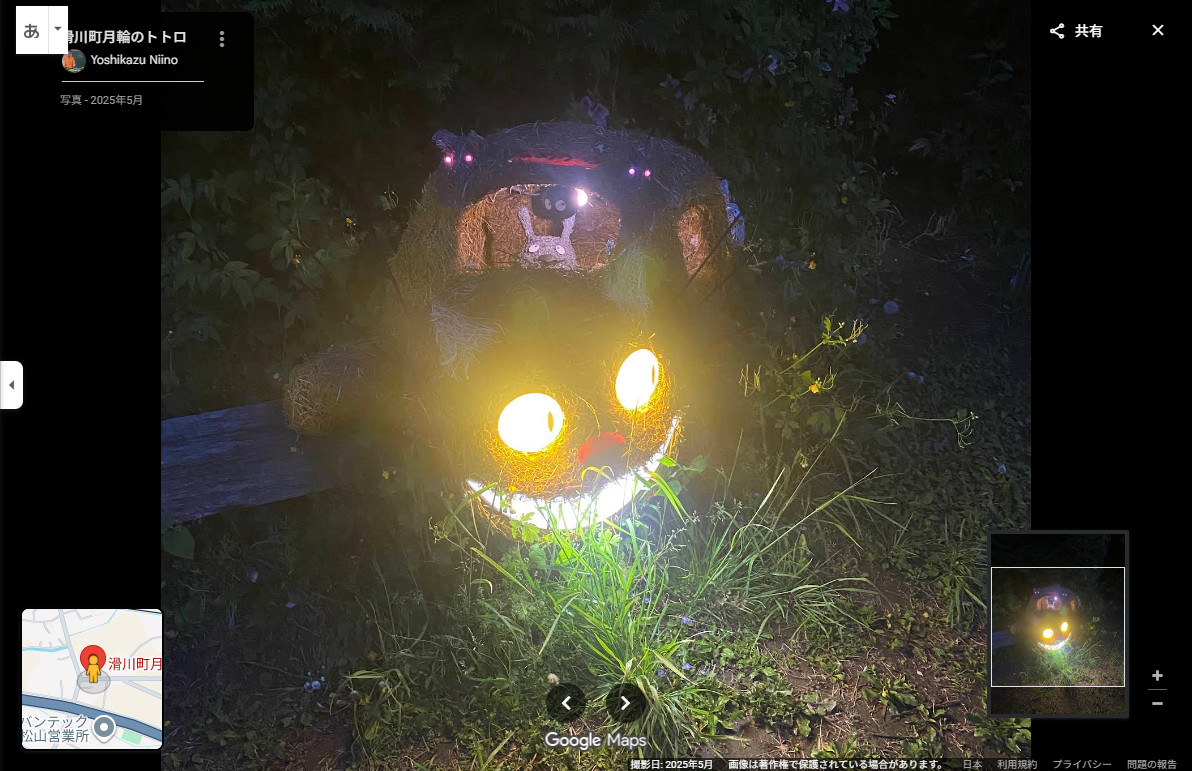The image size is (1192, 771).
Task: Report a problem via 問題の報告
Action: (x=1152, y=764)
